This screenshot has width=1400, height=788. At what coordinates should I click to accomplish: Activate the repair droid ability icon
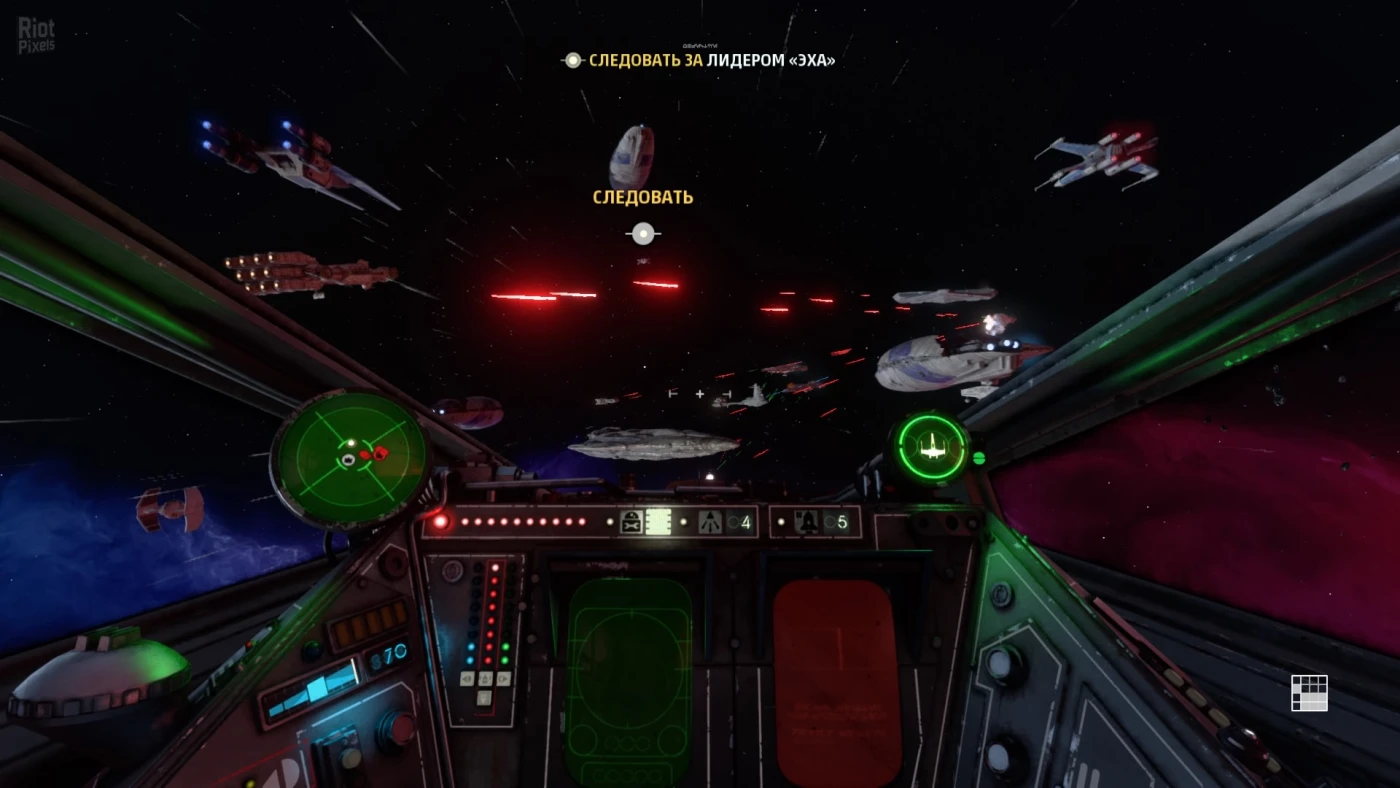click(632, 522)
